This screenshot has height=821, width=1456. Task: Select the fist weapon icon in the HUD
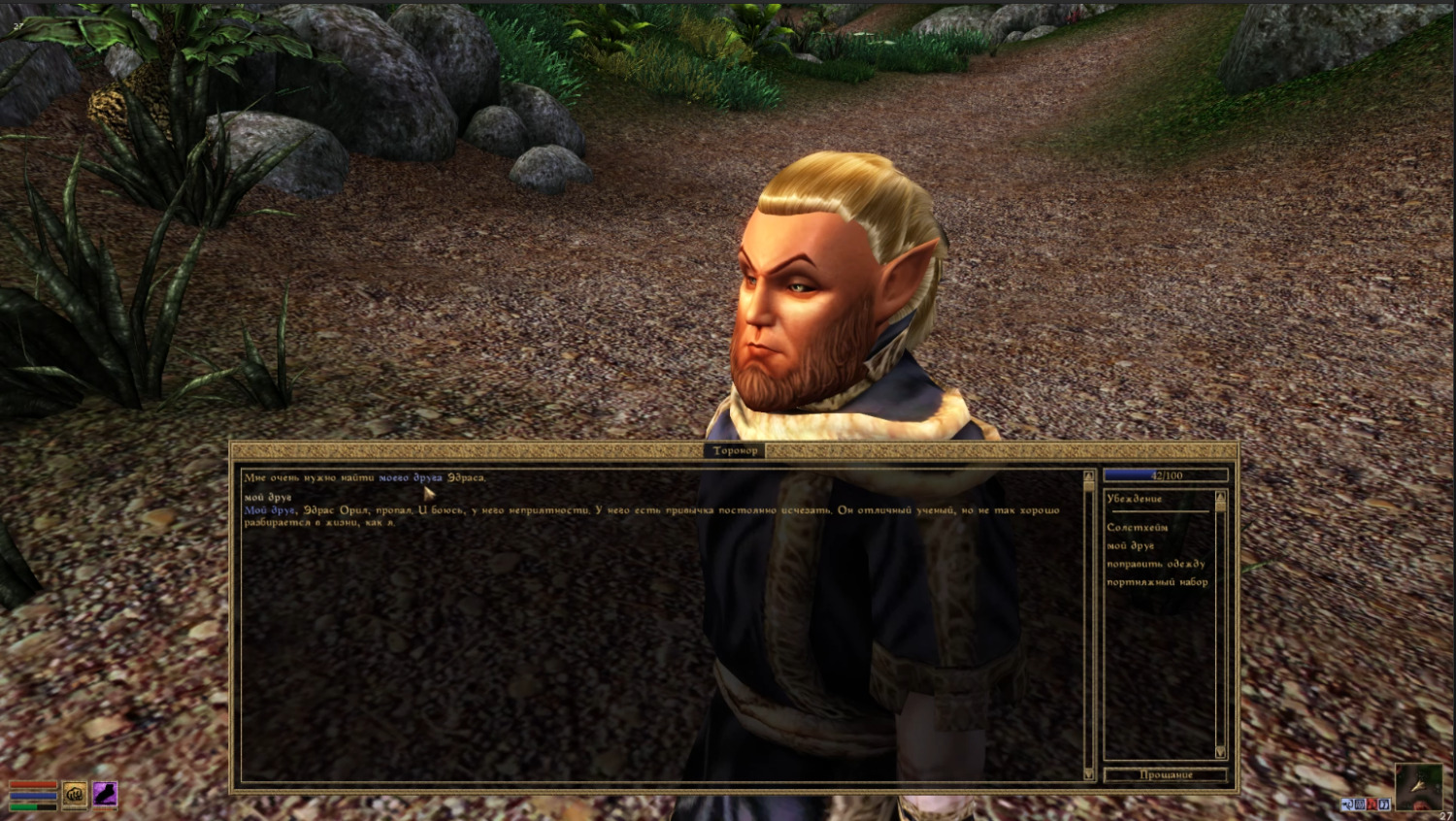click(x=75, y=795)
